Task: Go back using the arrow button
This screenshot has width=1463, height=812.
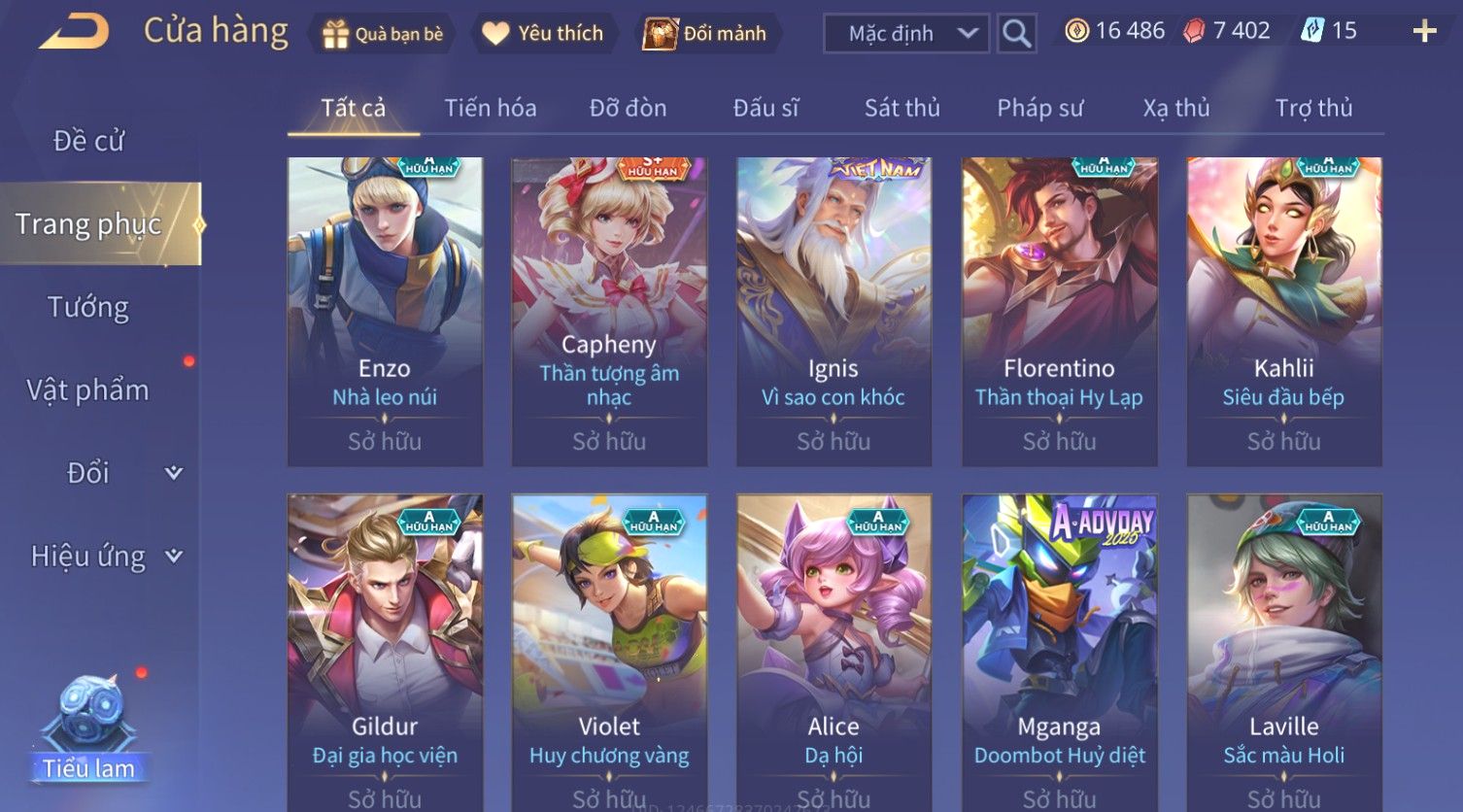Action: click(74, 32)
